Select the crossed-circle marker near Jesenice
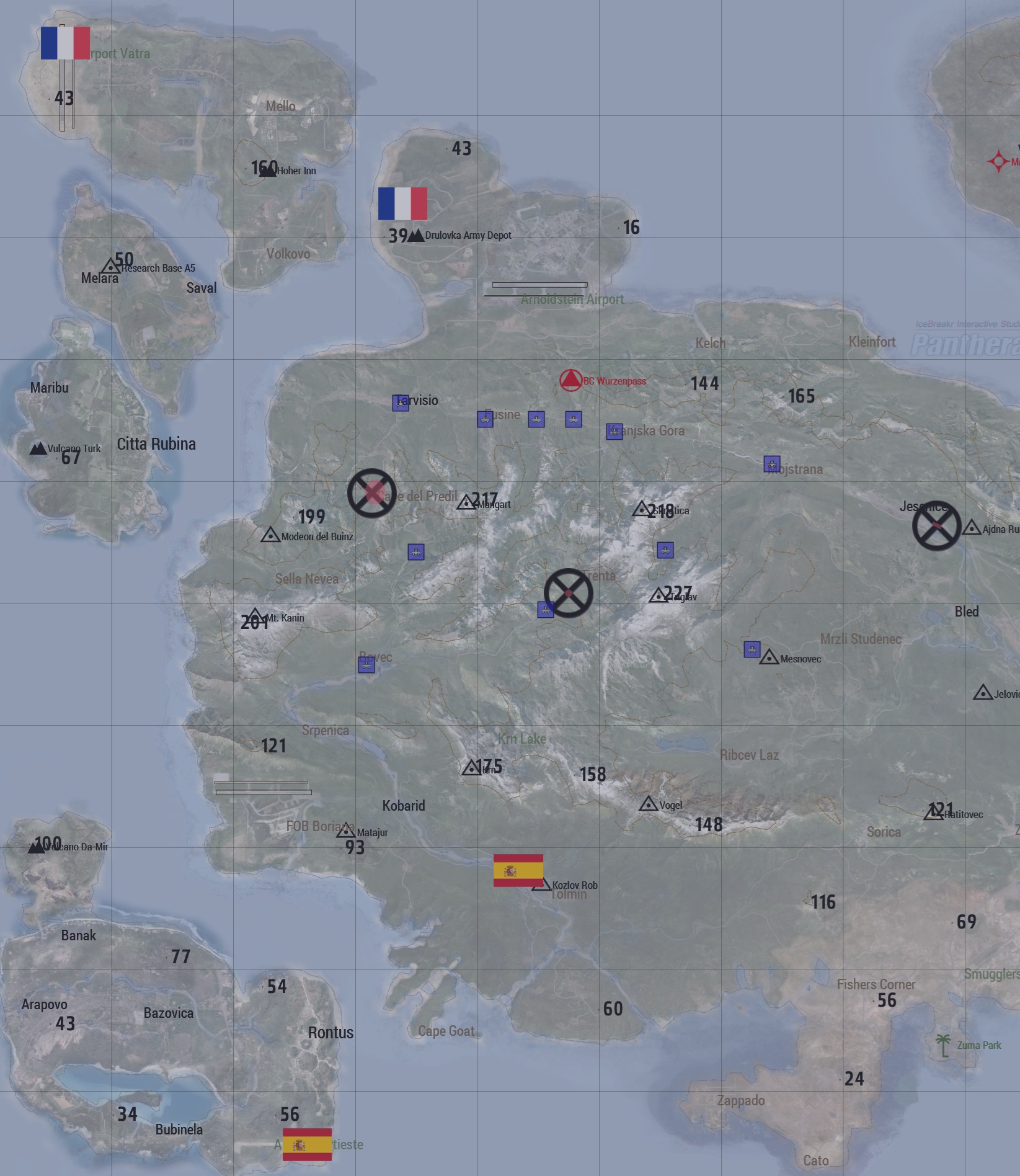1020x1176 pixels. (x=937, y=525)
